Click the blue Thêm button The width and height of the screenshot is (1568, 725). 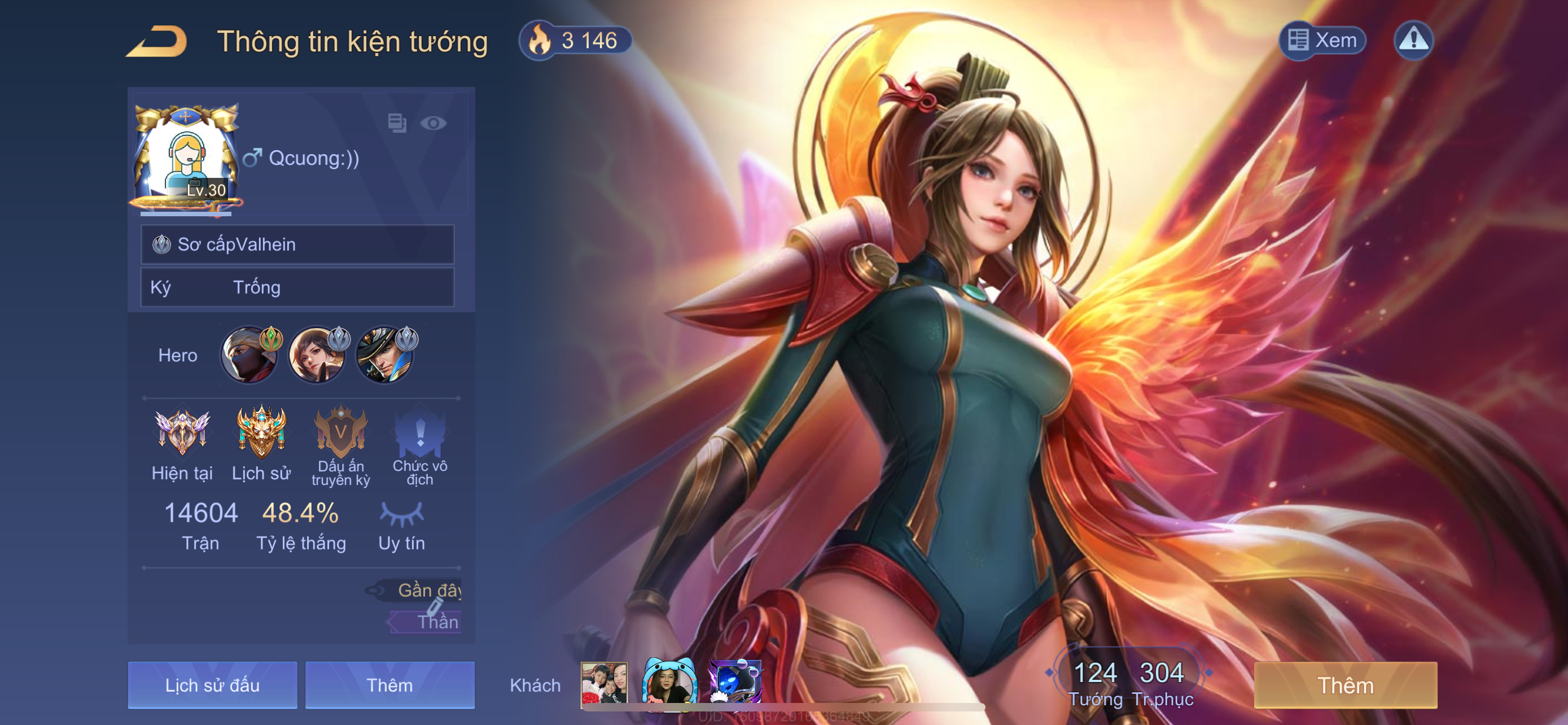[389, 685]
